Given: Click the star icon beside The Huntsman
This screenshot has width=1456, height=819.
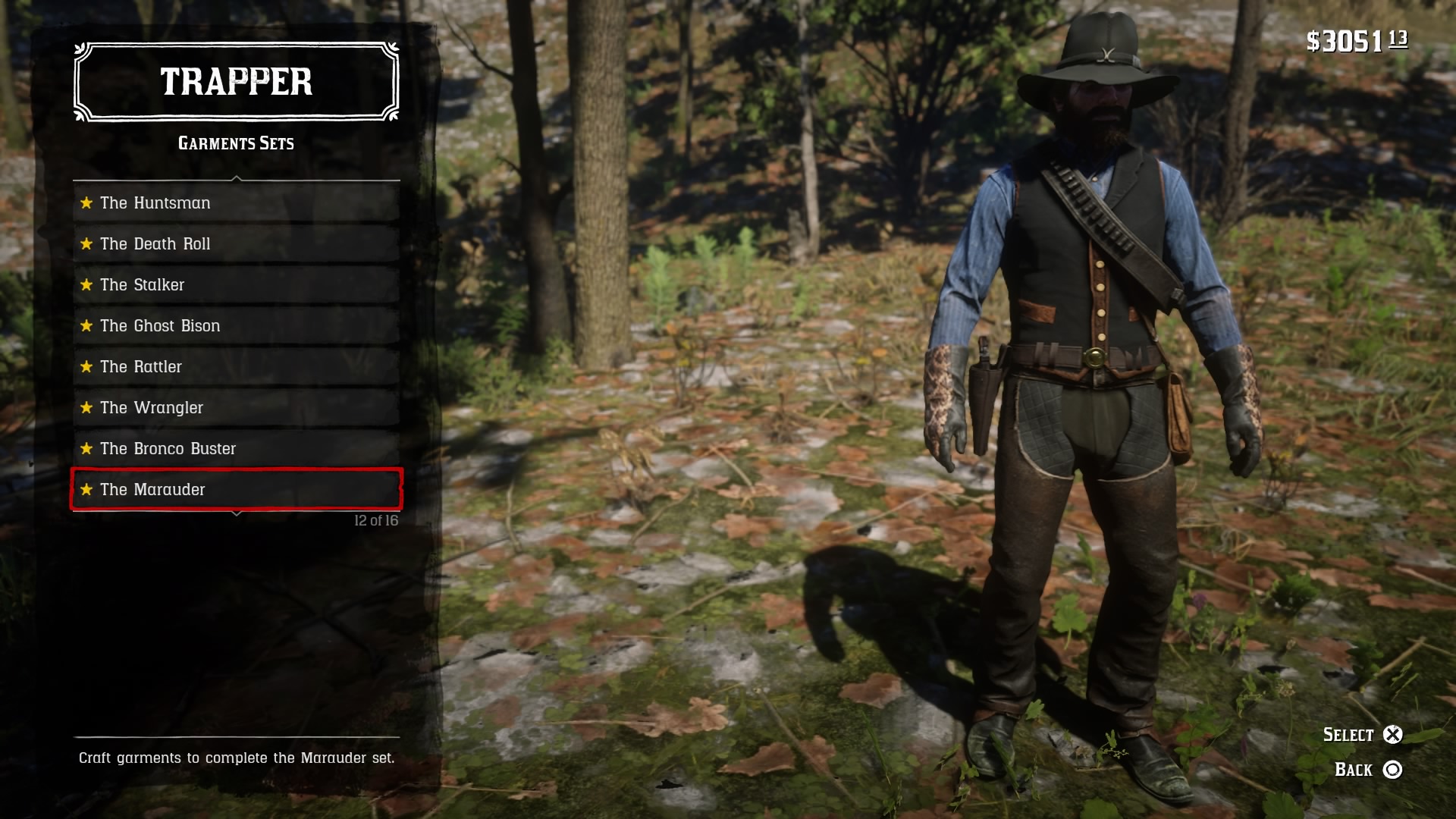Looking at the screenshot, I should coord(86,202).
